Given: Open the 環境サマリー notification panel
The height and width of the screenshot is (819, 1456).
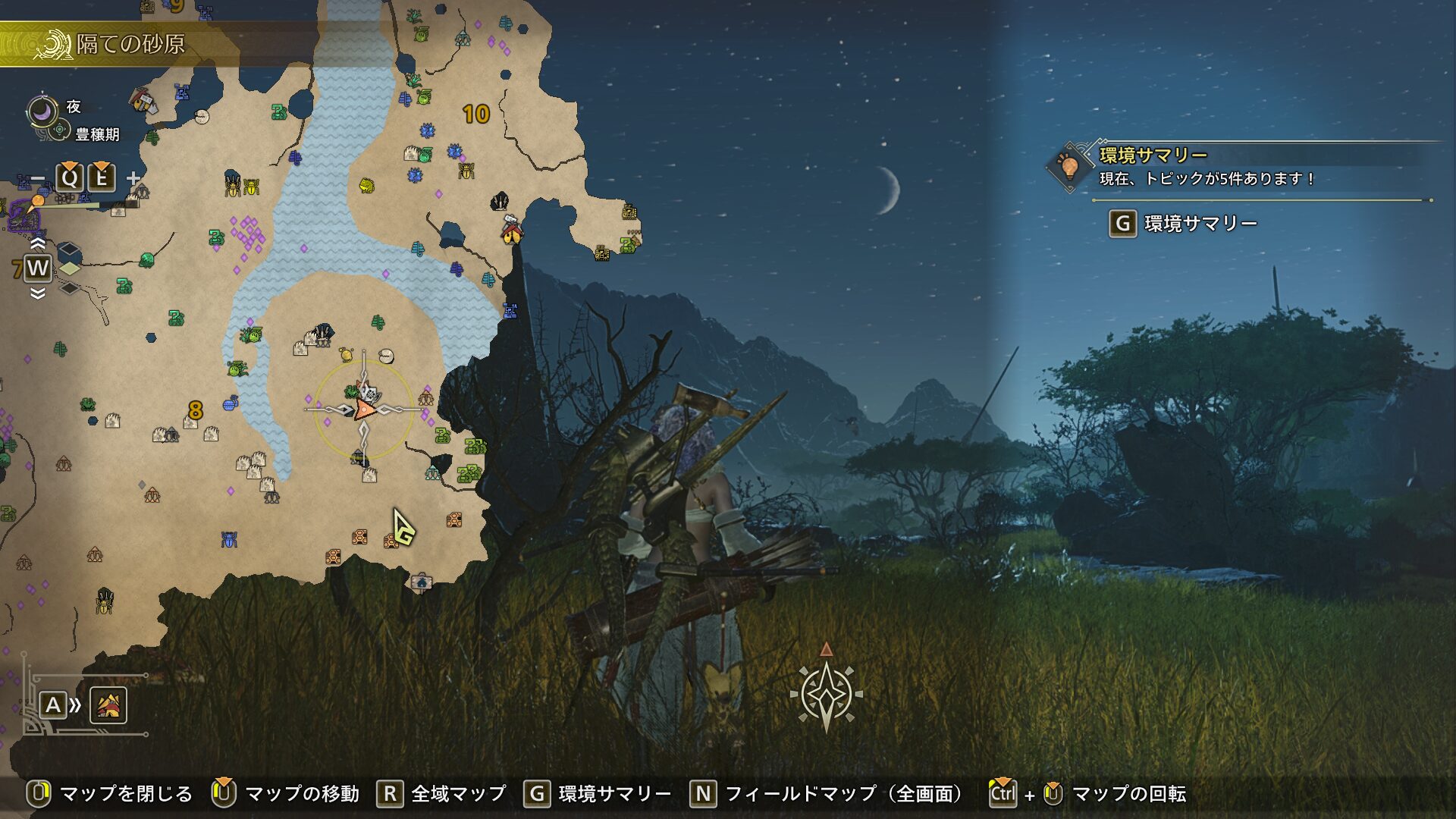Looking at the screenshot, I should point(1153,165).
